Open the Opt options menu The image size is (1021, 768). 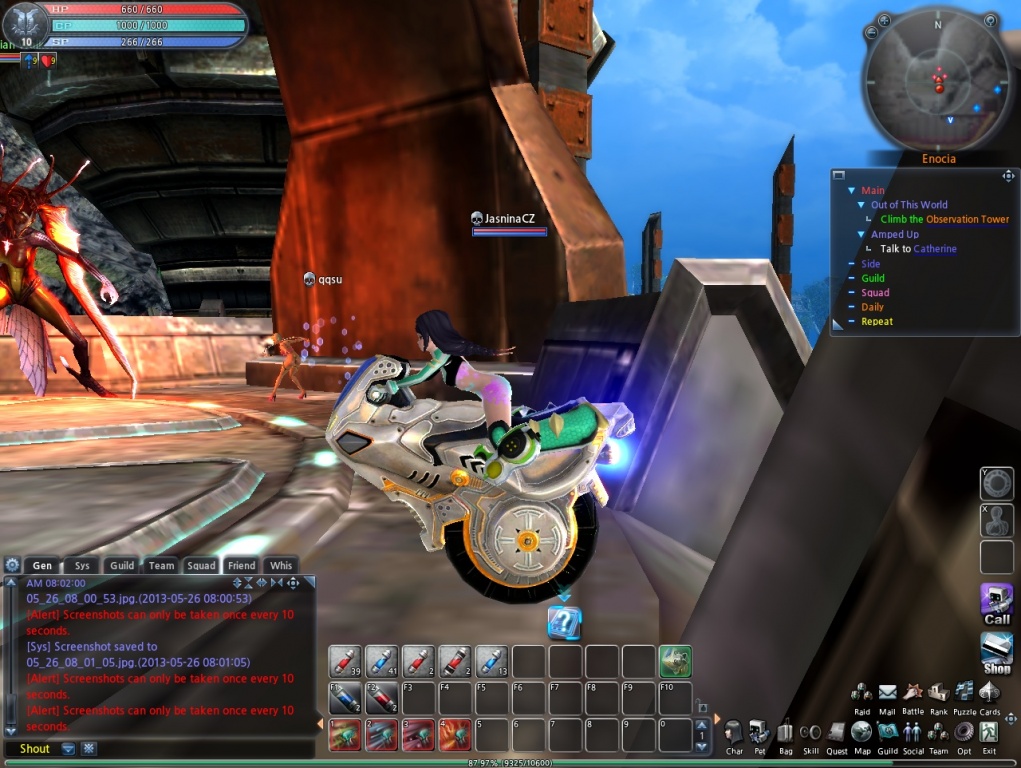click(x=964, y=733)
